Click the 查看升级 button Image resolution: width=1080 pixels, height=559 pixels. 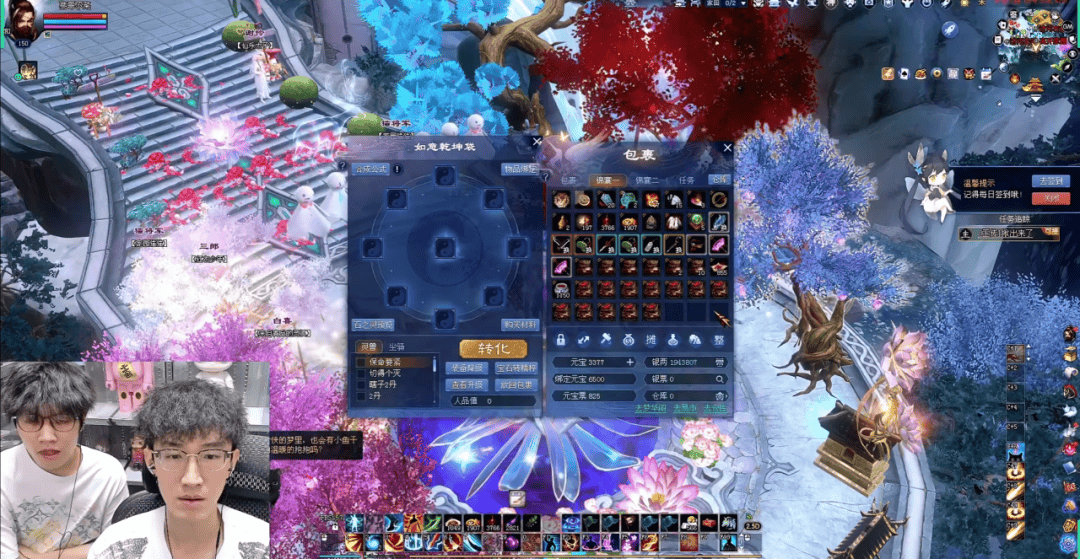tap(466, 384)
